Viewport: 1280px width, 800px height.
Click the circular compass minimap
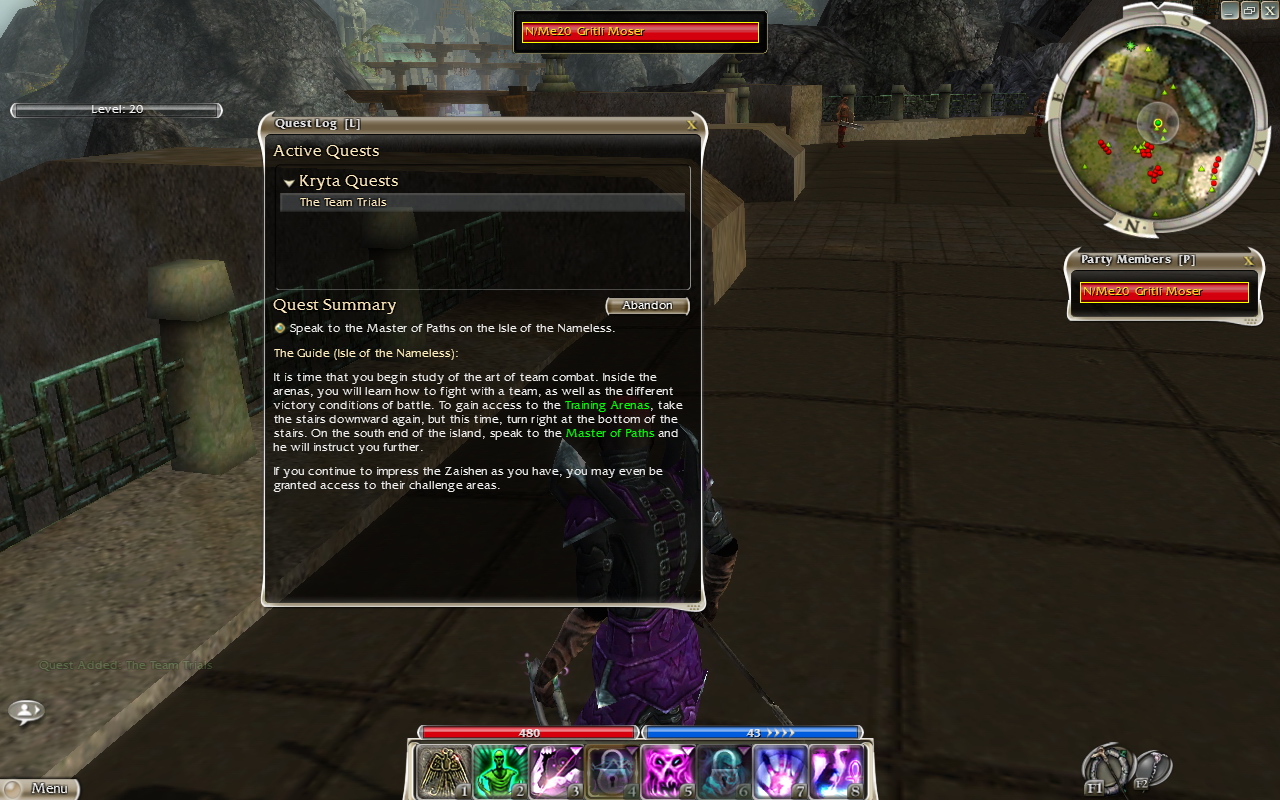click(1157, 122)
